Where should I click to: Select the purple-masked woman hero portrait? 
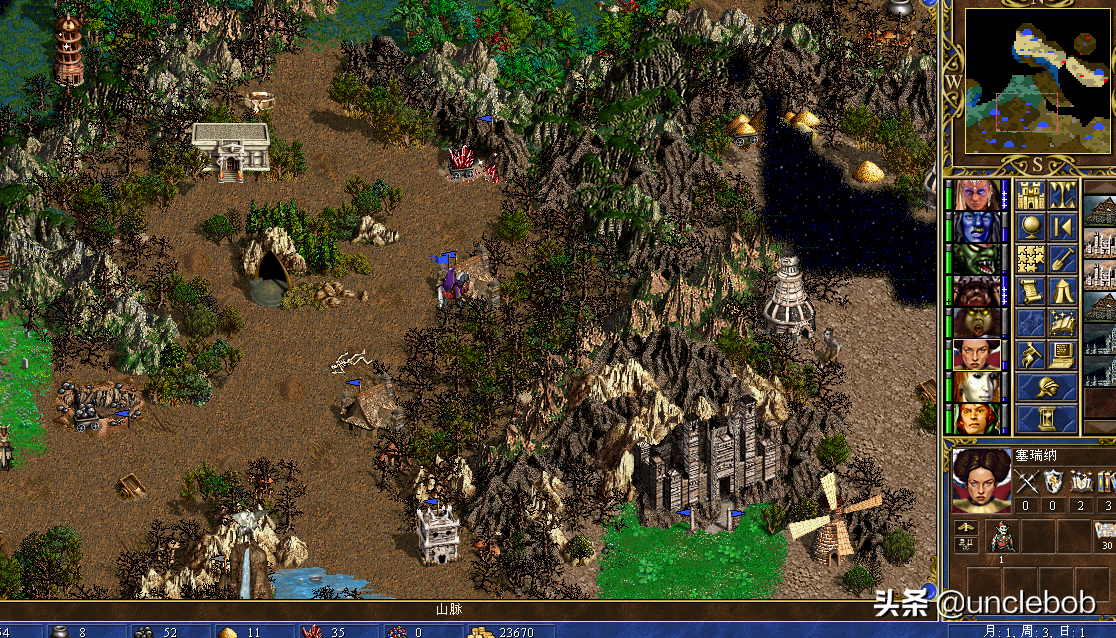973,195
